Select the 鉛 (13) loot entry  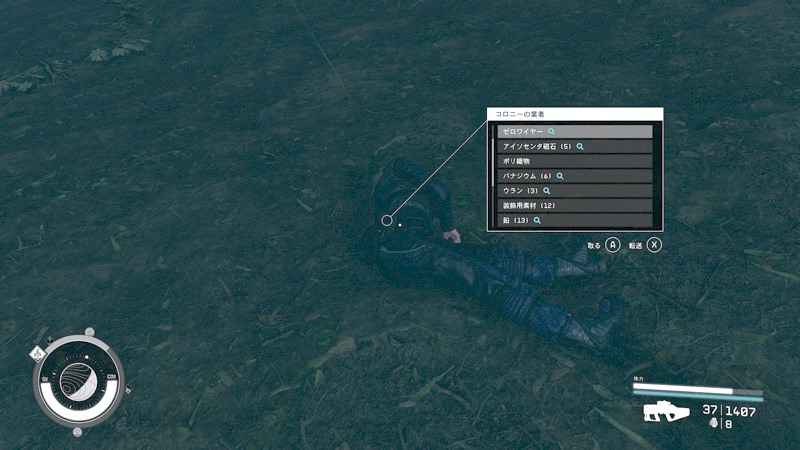[574, 220]
